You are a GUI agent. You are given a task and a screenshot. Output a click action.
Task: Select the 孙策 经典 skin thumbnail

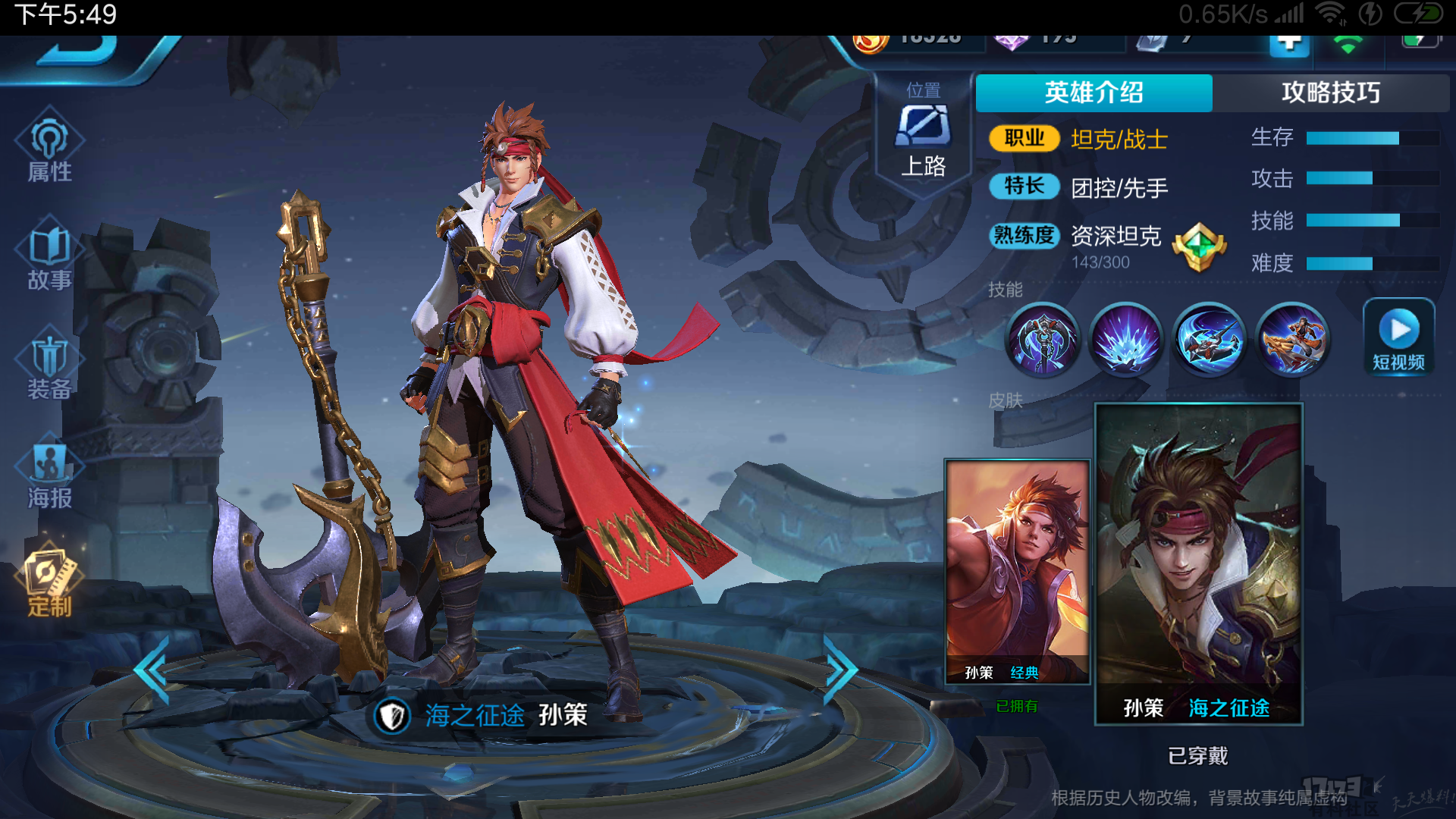[x=1017, y=571]
